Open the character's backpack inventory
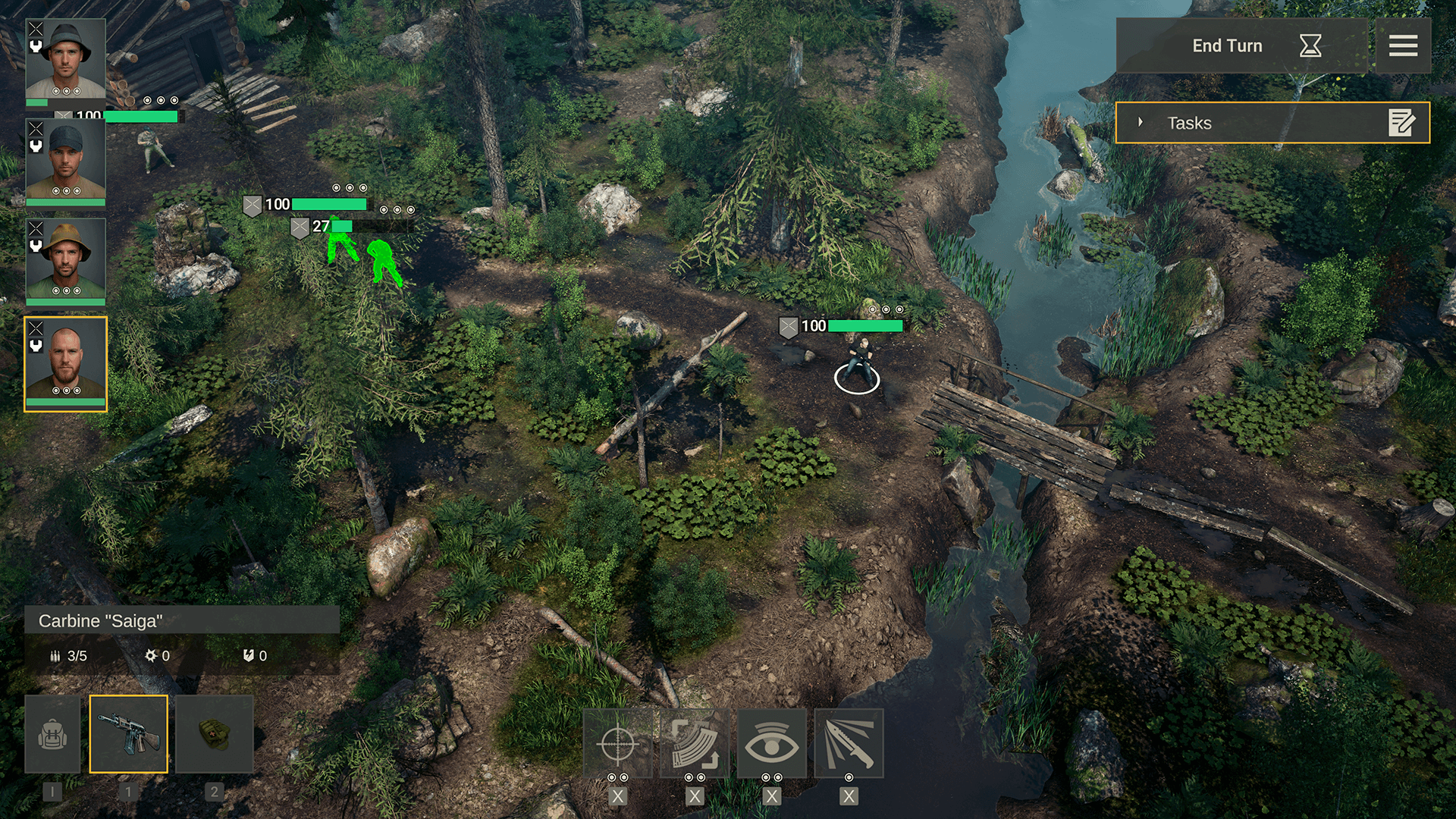 coord(52,734)
